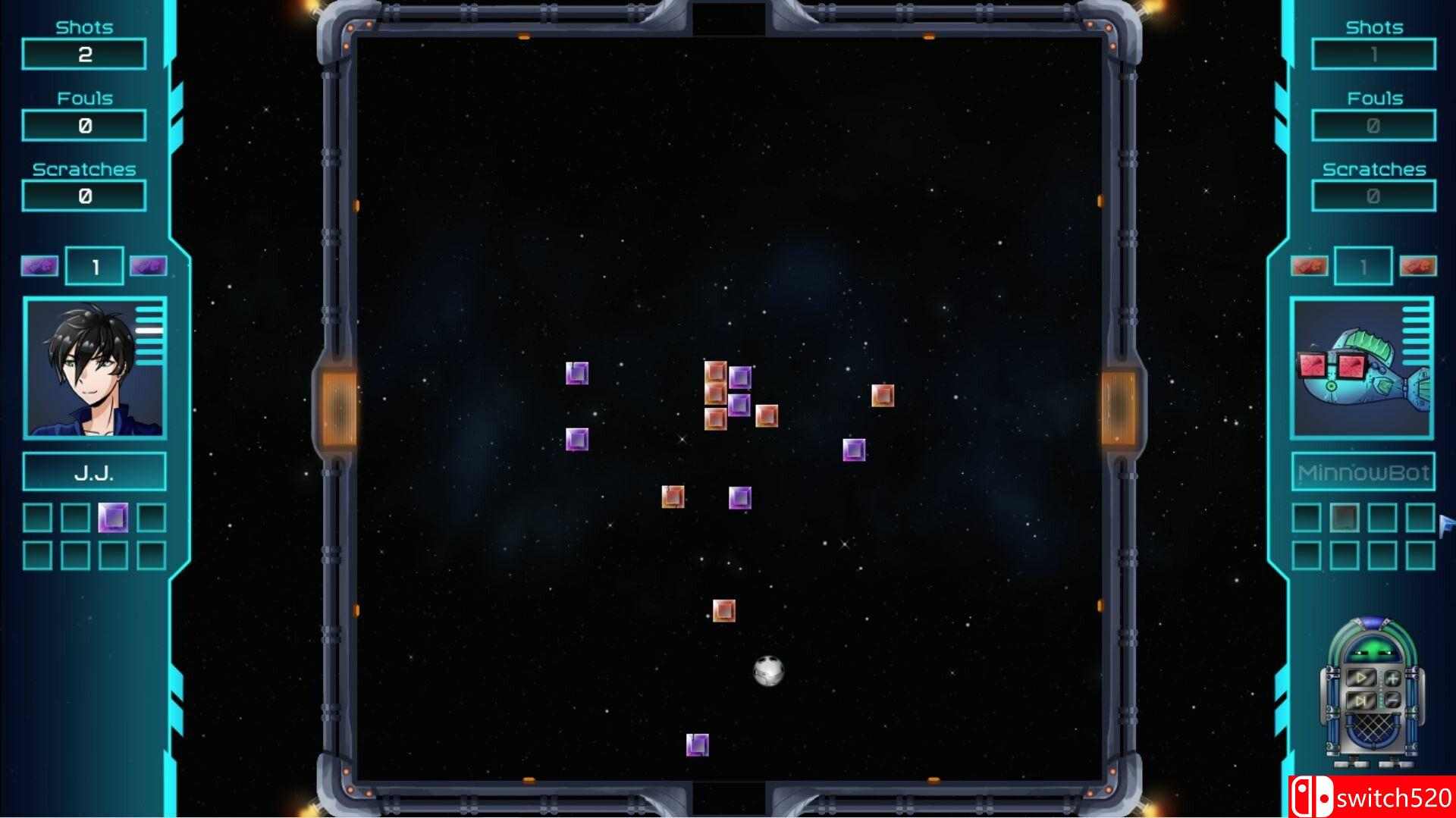This screenshot has height=818, width=1456.
Task: Click the jukebox volume up button
Action: click(1393, 678)
